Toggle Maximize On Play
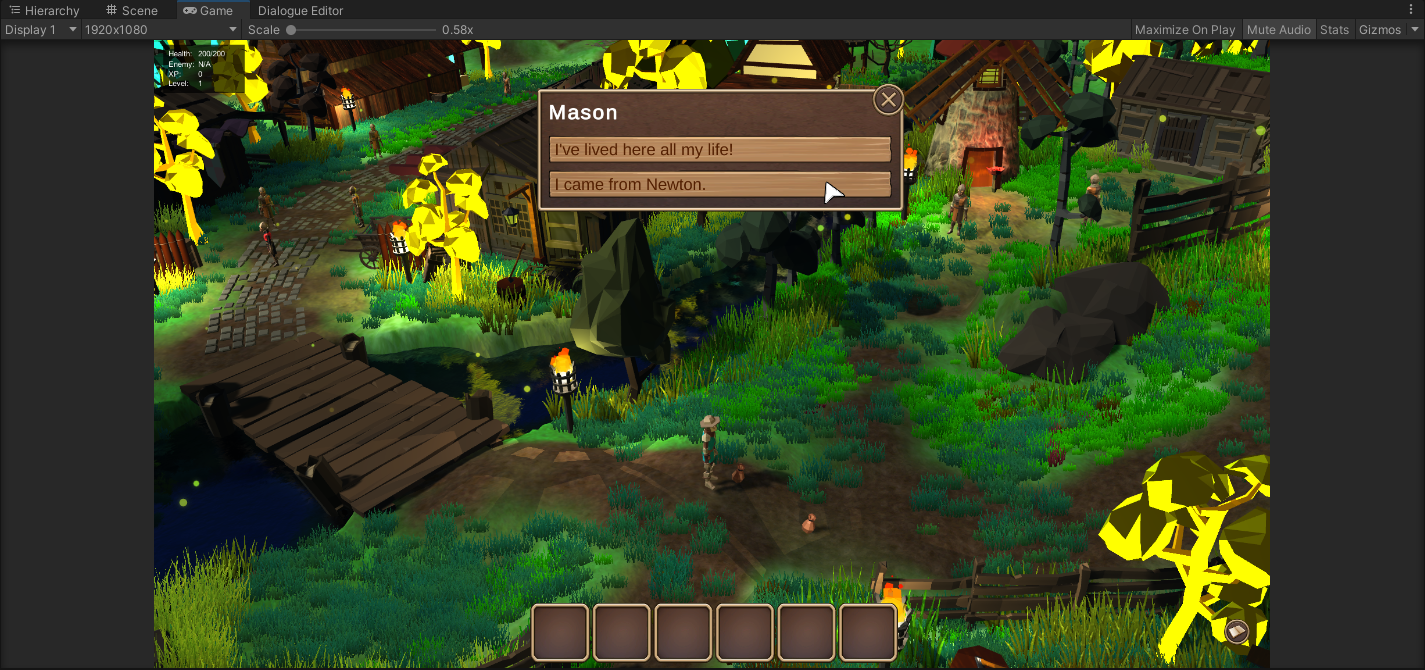Image resolution: width=1425 pixels, height=670 pixels. (1185, 30)
